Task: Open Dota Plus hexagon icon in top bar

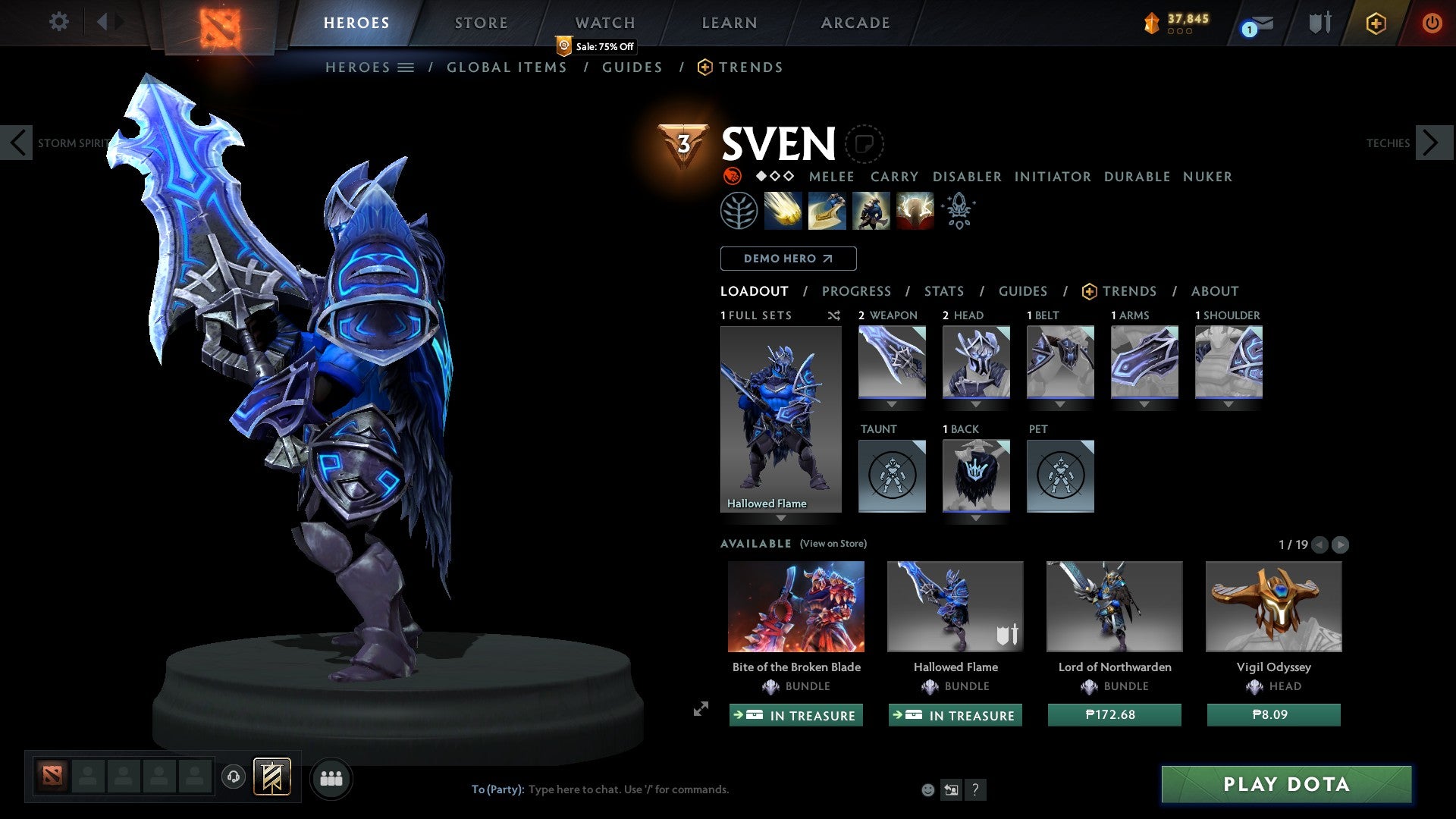Action: point(1376,23)
